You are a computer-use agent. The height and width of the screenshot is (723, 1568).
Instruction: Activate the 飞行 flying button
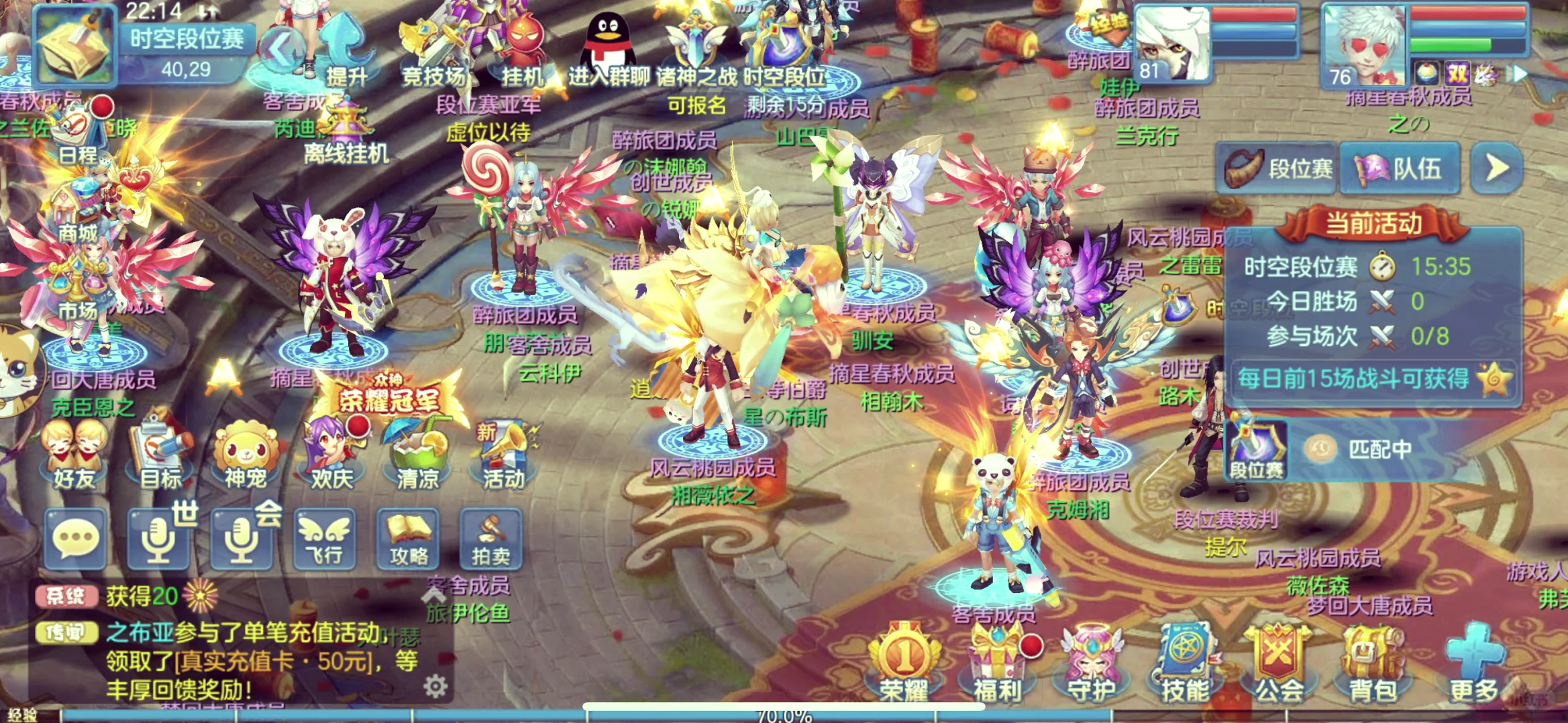pos(325,540)
